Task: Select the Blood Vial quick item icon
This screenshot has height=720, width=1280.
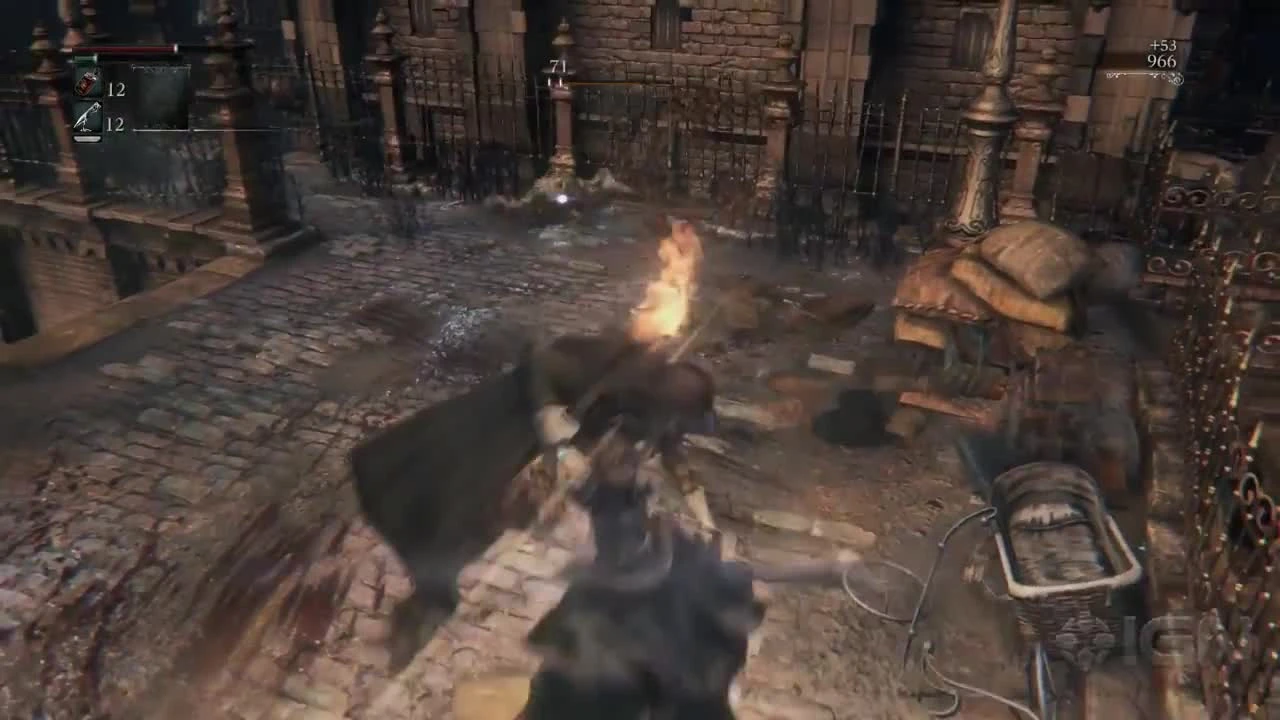Action: point(87,83)
